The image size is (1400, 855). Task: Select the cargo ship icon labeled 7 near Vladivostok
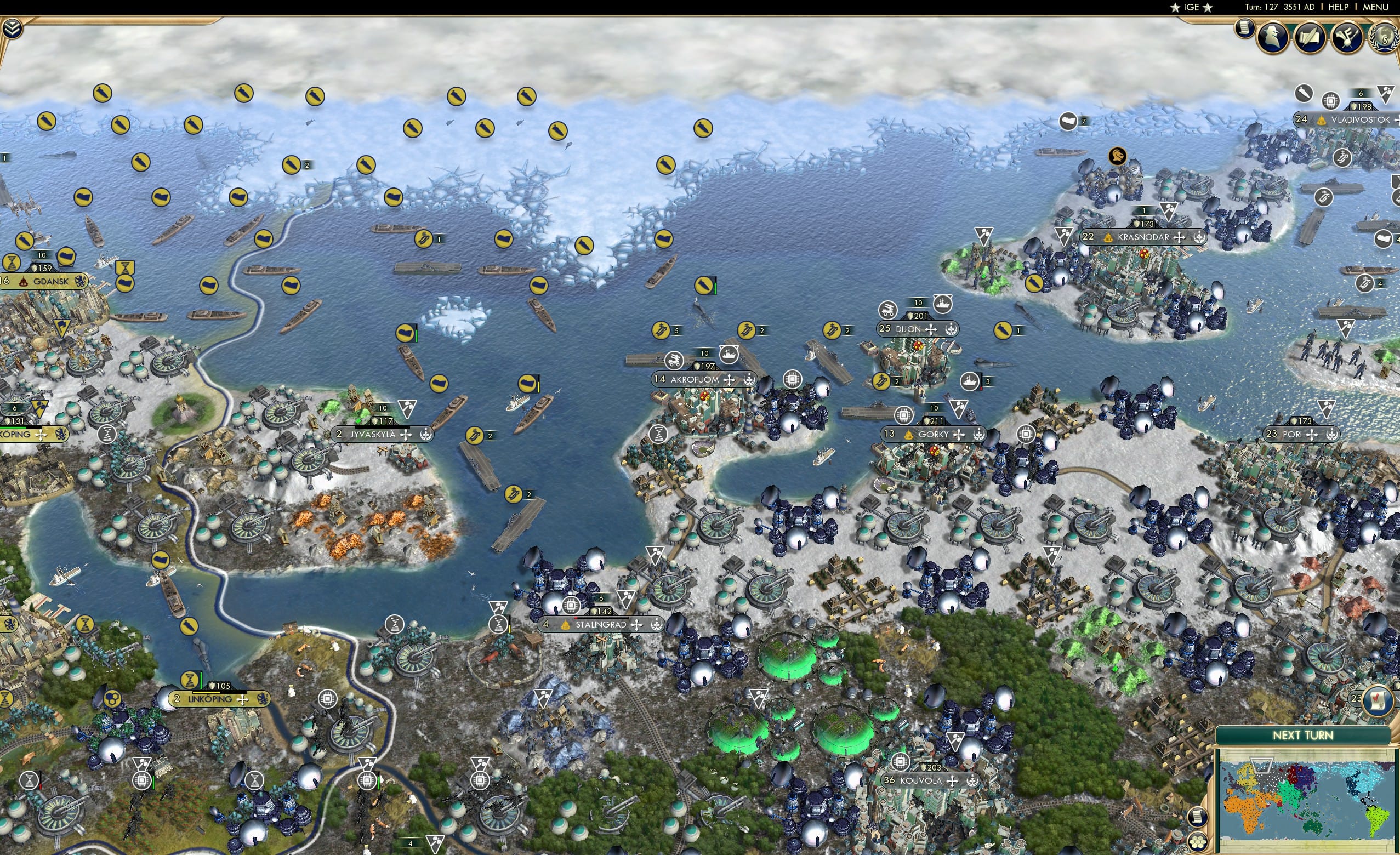point(1069,121)
